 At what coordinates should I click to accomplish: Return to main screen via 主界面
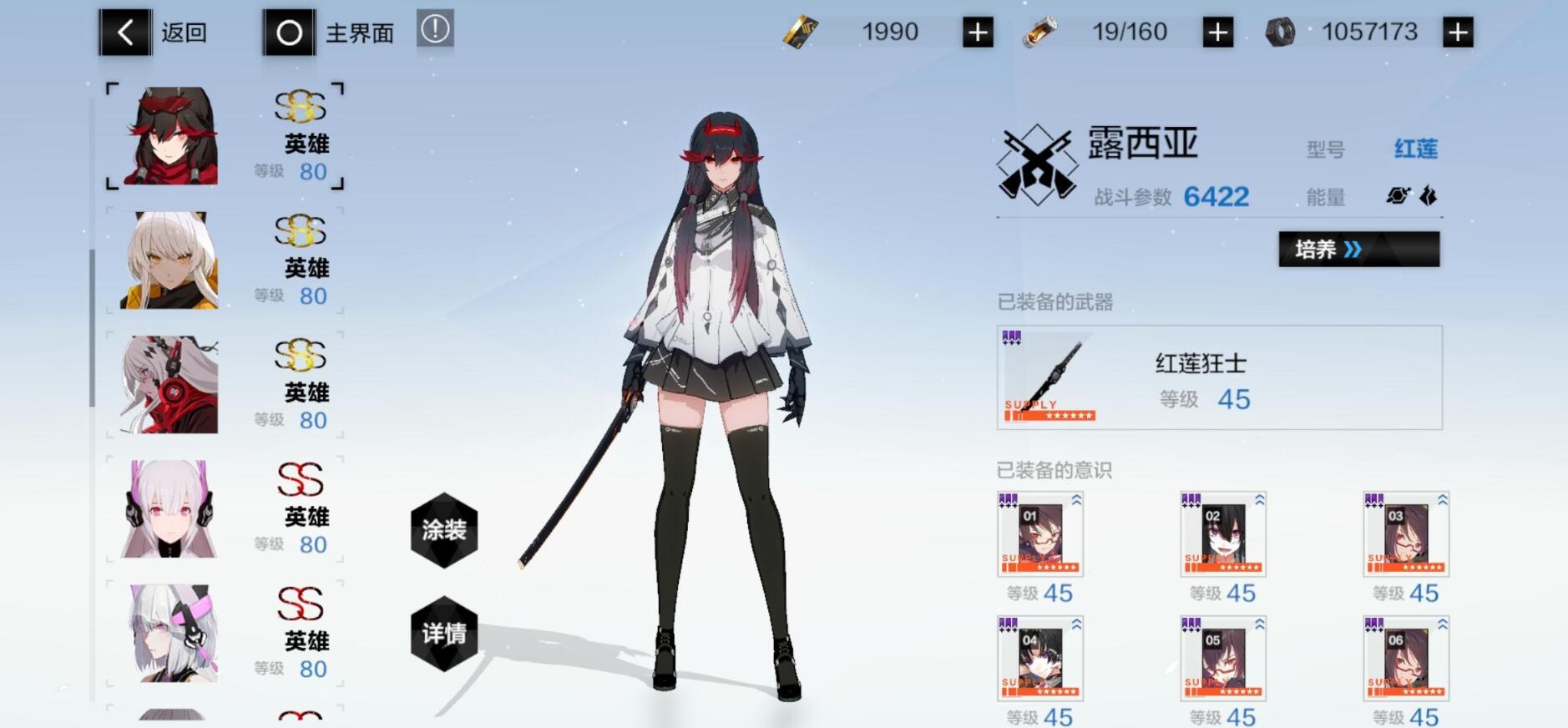tap(290, 33)
